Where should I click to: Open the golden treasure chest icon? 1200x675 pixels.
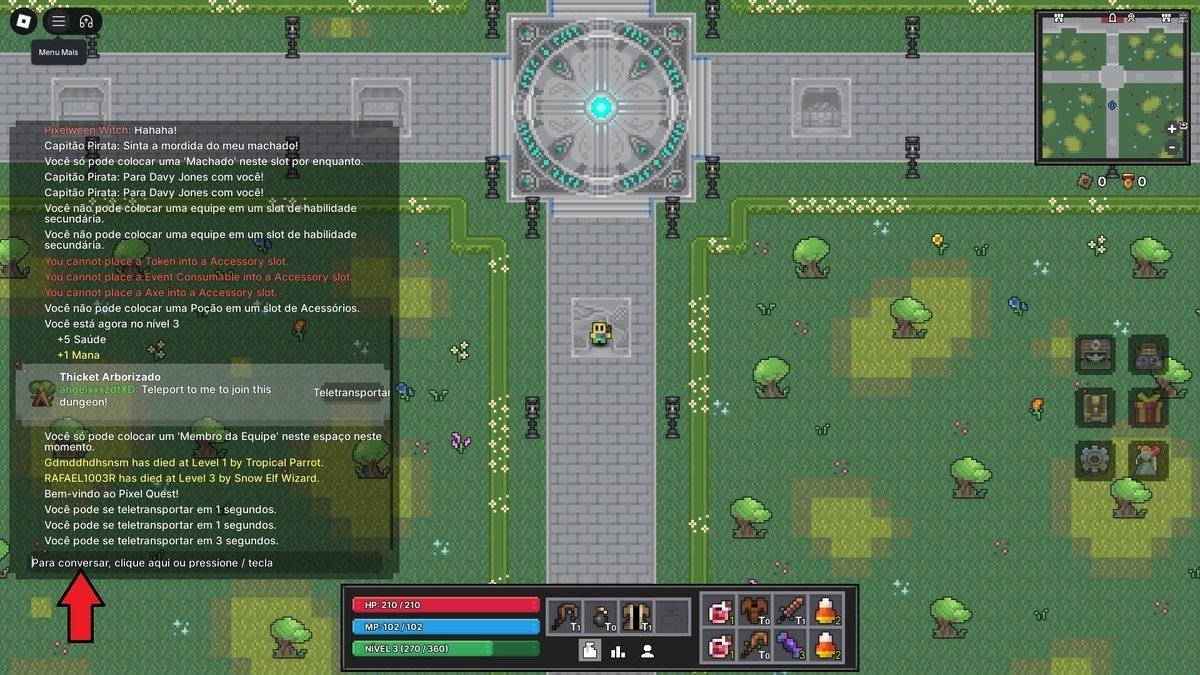coord(1094,407)
